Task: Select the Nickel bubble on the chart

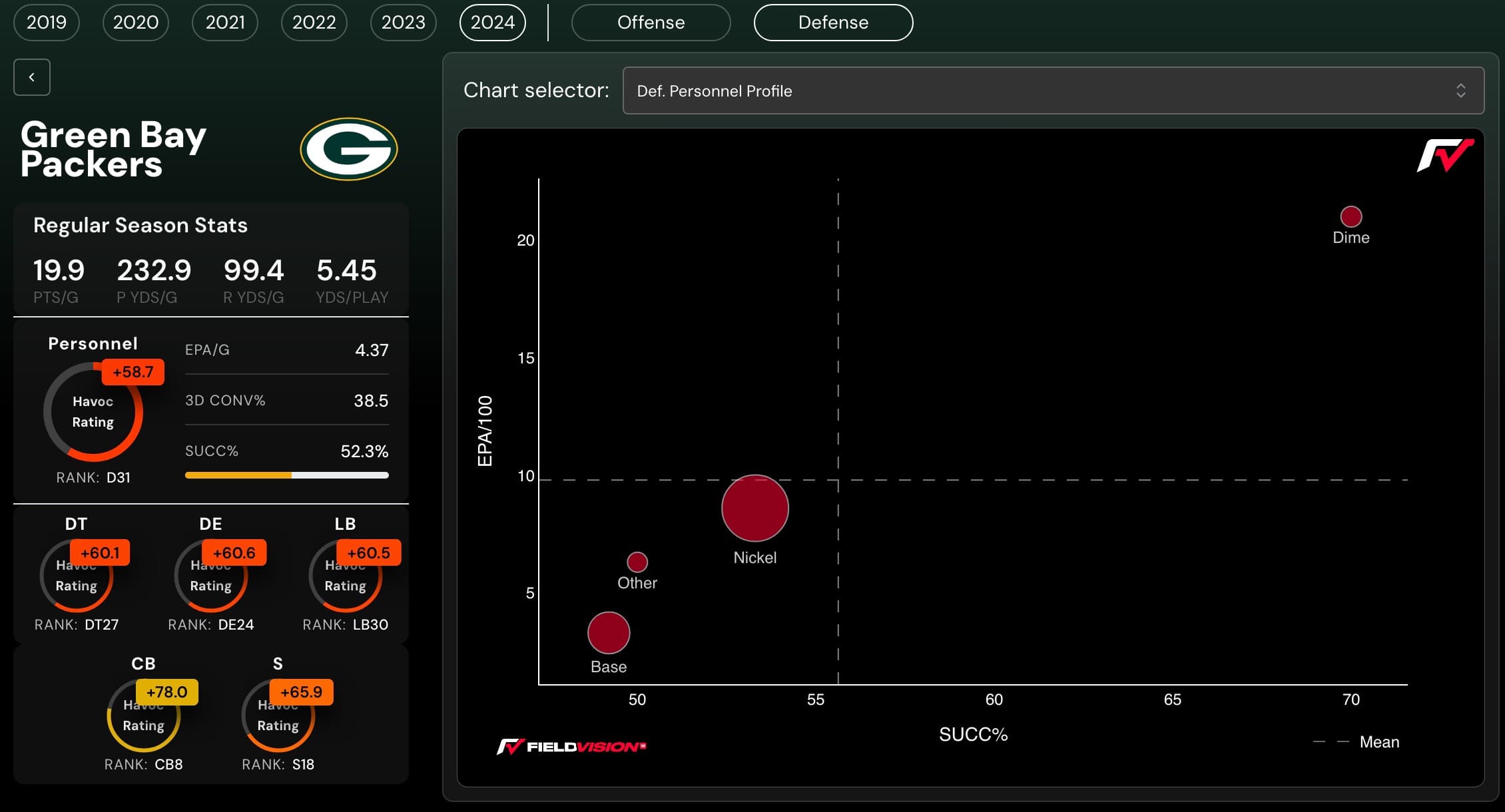Action: (x=754, y=508)
